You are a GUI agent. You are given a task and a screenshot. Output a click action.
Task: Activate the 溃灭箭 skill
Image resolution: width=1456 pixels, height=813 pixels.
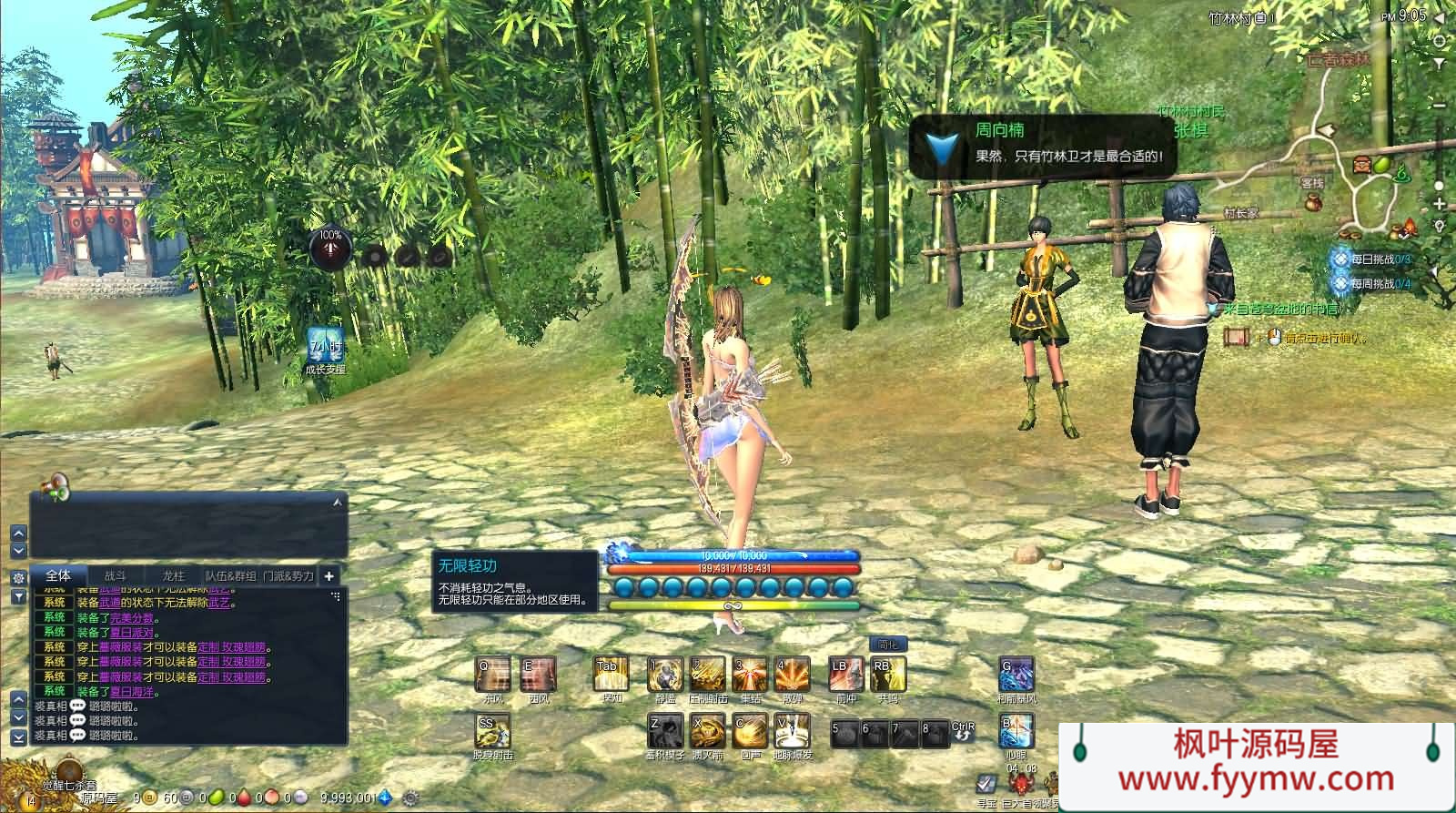pyautogui.click(x=707, y=731)
